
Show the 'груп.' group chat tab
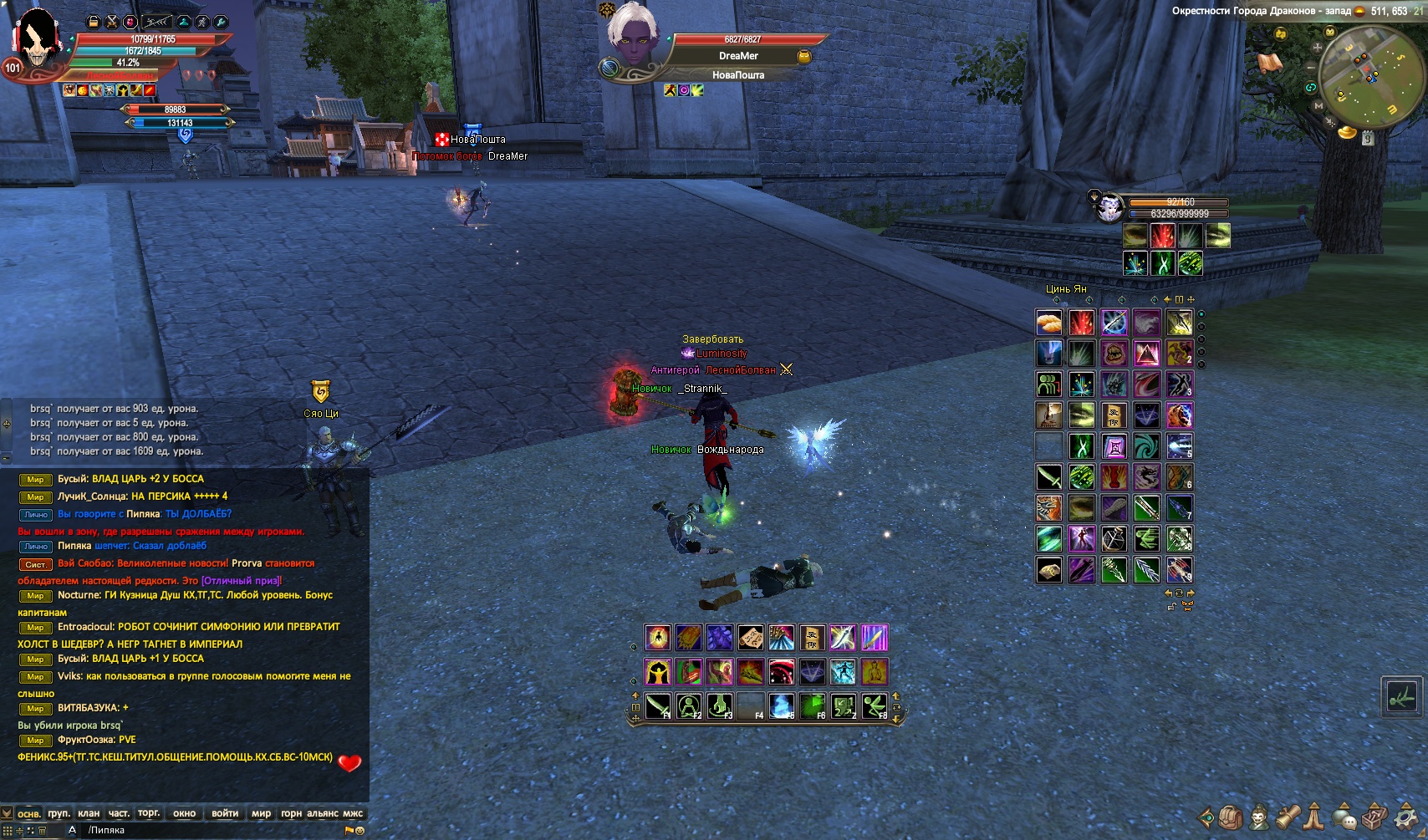59,813
